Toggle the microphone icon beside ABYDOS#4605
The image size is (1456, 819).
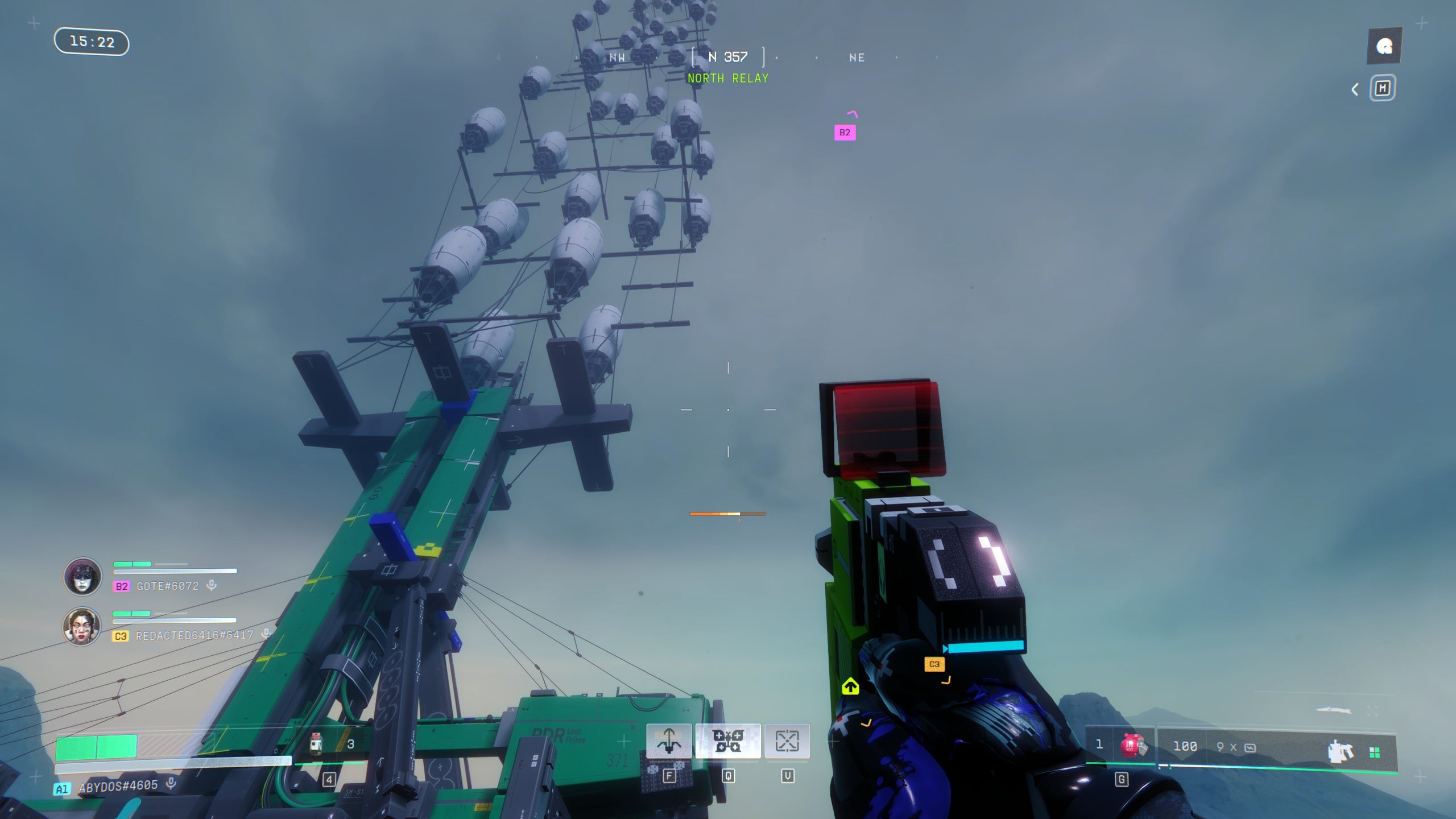pos(171,784)
